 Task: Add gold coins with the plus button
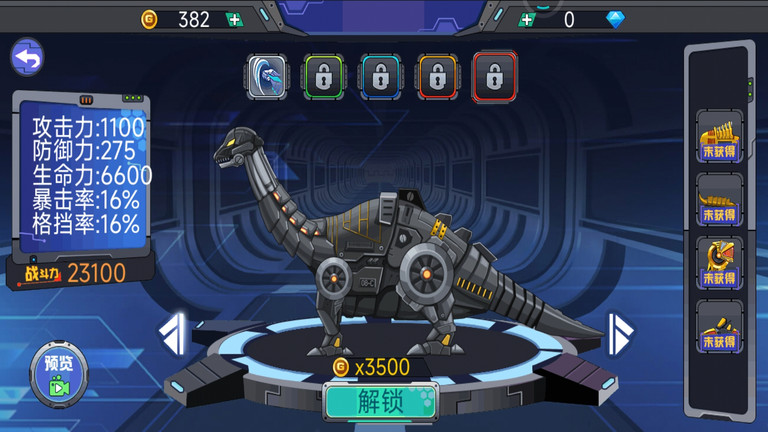[x=233, y=19]
